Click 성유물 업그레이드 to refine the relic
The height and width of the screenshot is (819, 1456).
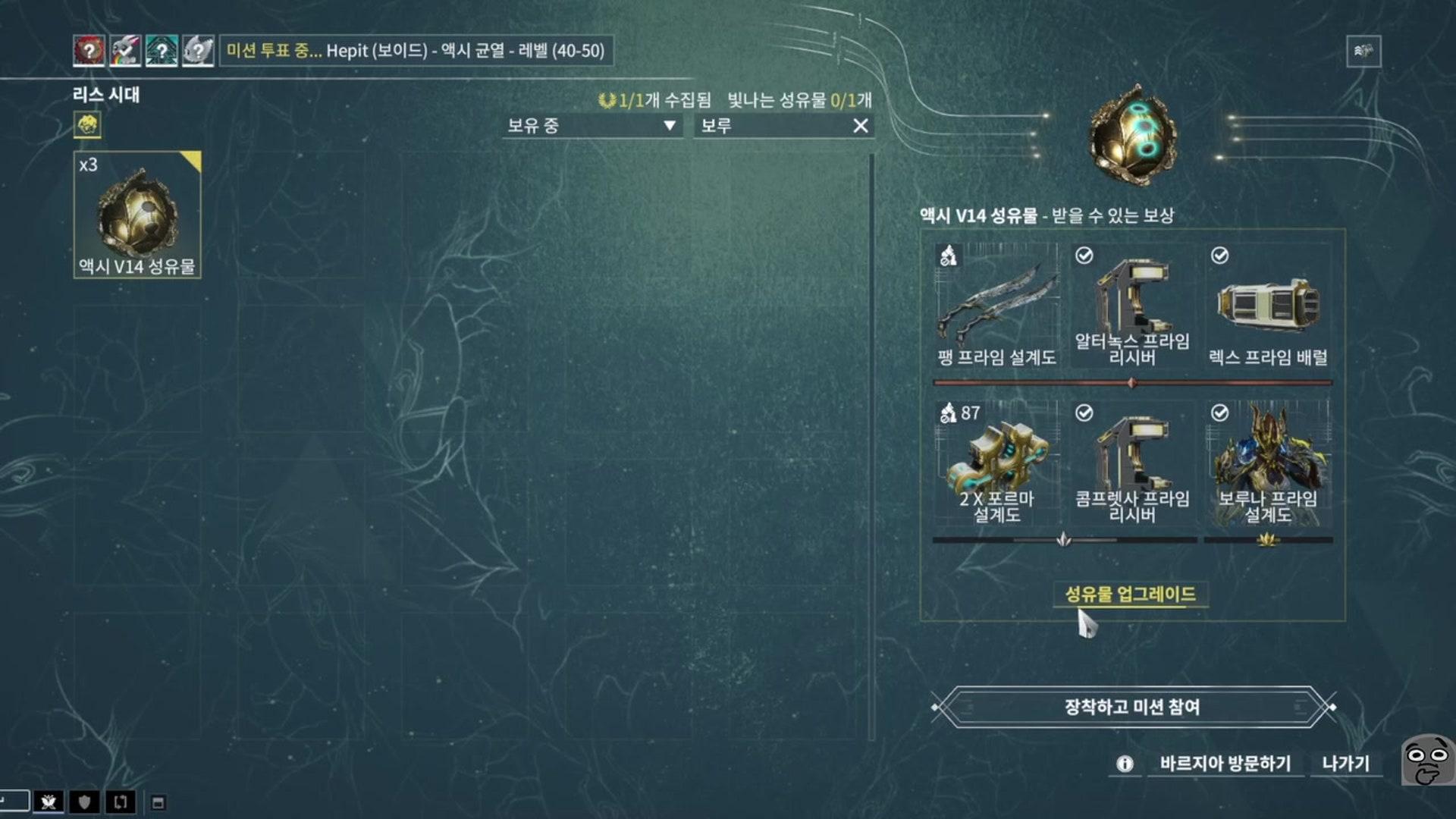tap(1130, 595)
